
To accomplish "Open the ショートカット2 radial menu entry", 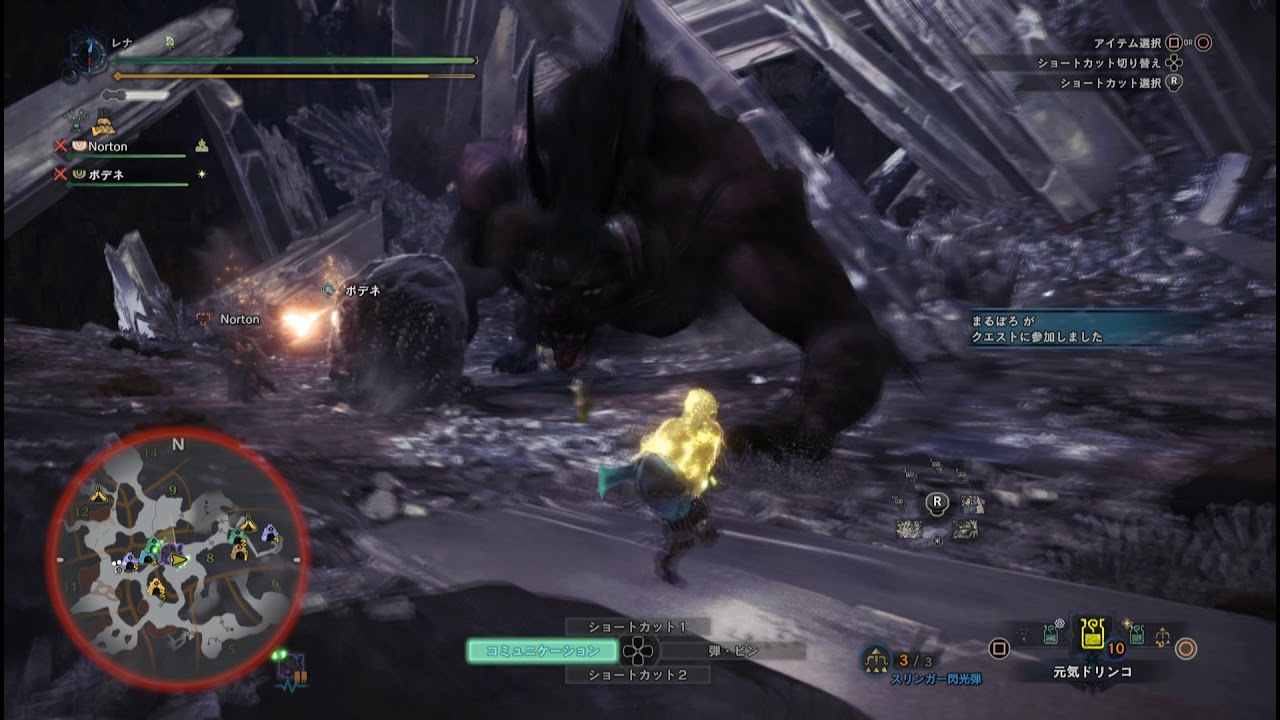I will (637, 675).
